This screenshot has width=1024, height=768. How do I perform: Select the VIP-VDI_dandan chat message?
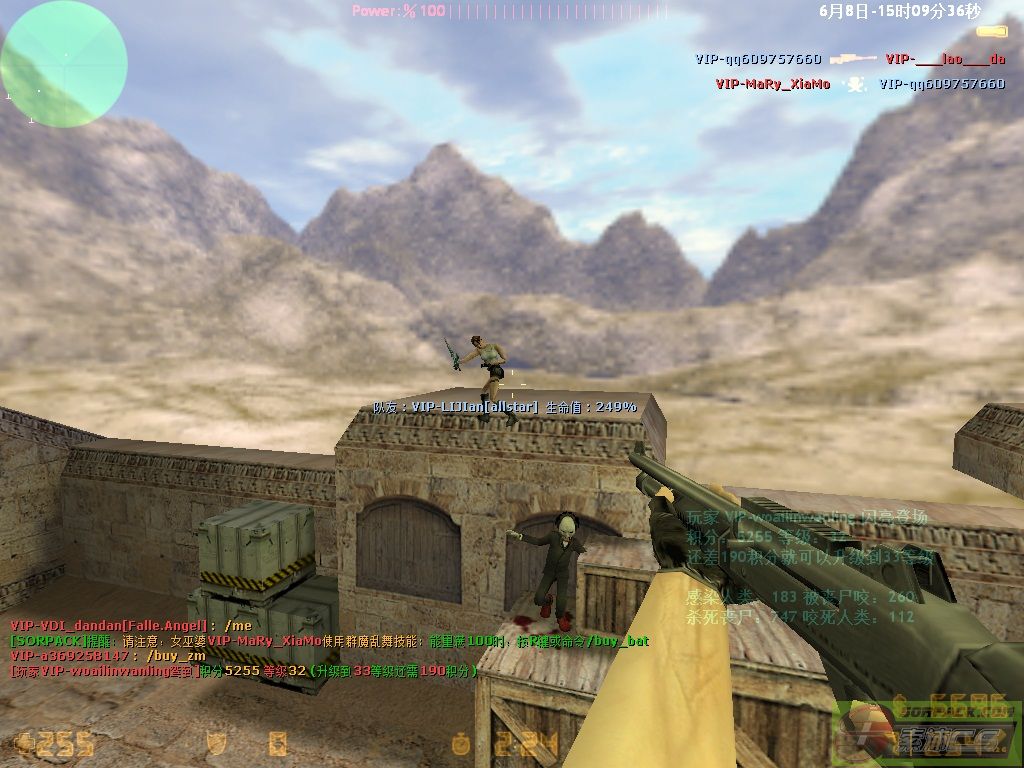tap(130, 625)
